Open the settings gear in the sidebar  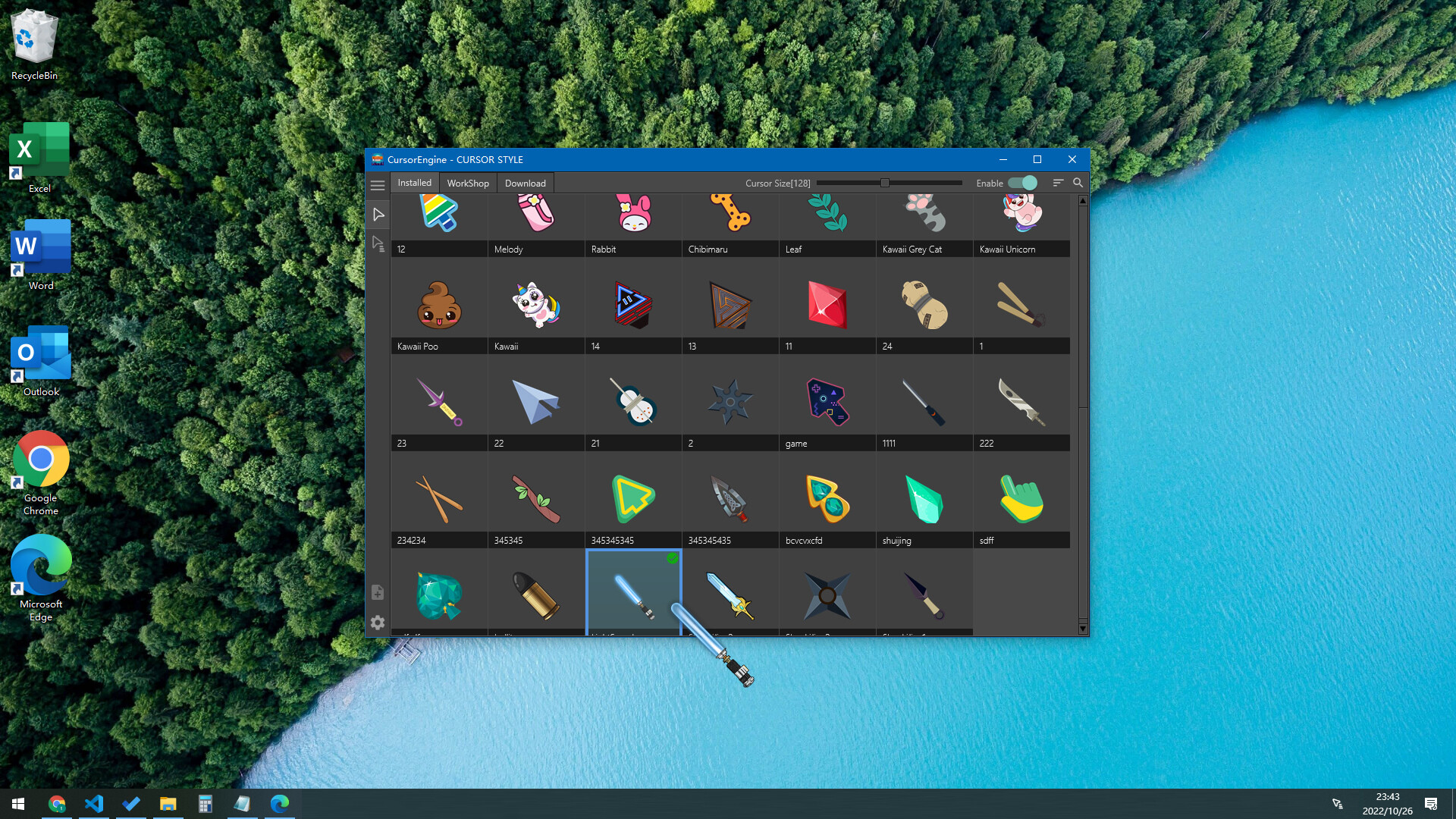[378, 623]
